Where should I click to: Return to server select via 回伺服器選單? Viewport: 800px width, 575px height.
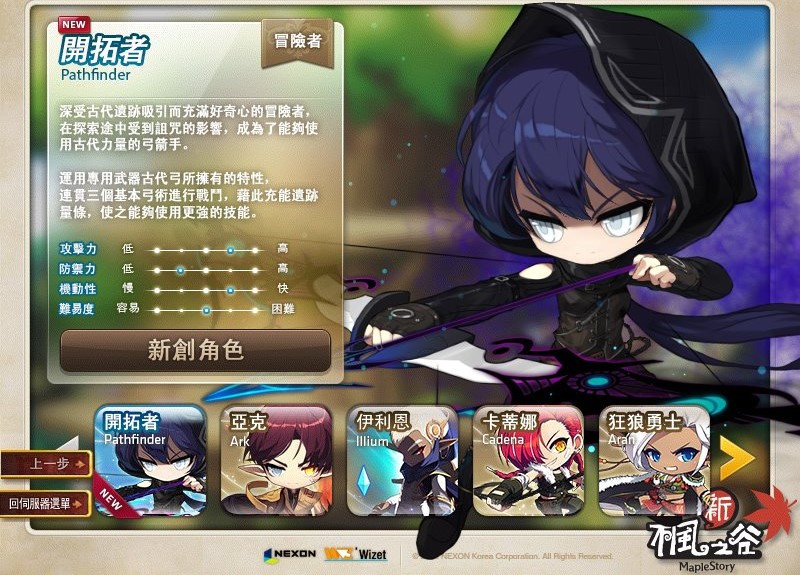46,504
